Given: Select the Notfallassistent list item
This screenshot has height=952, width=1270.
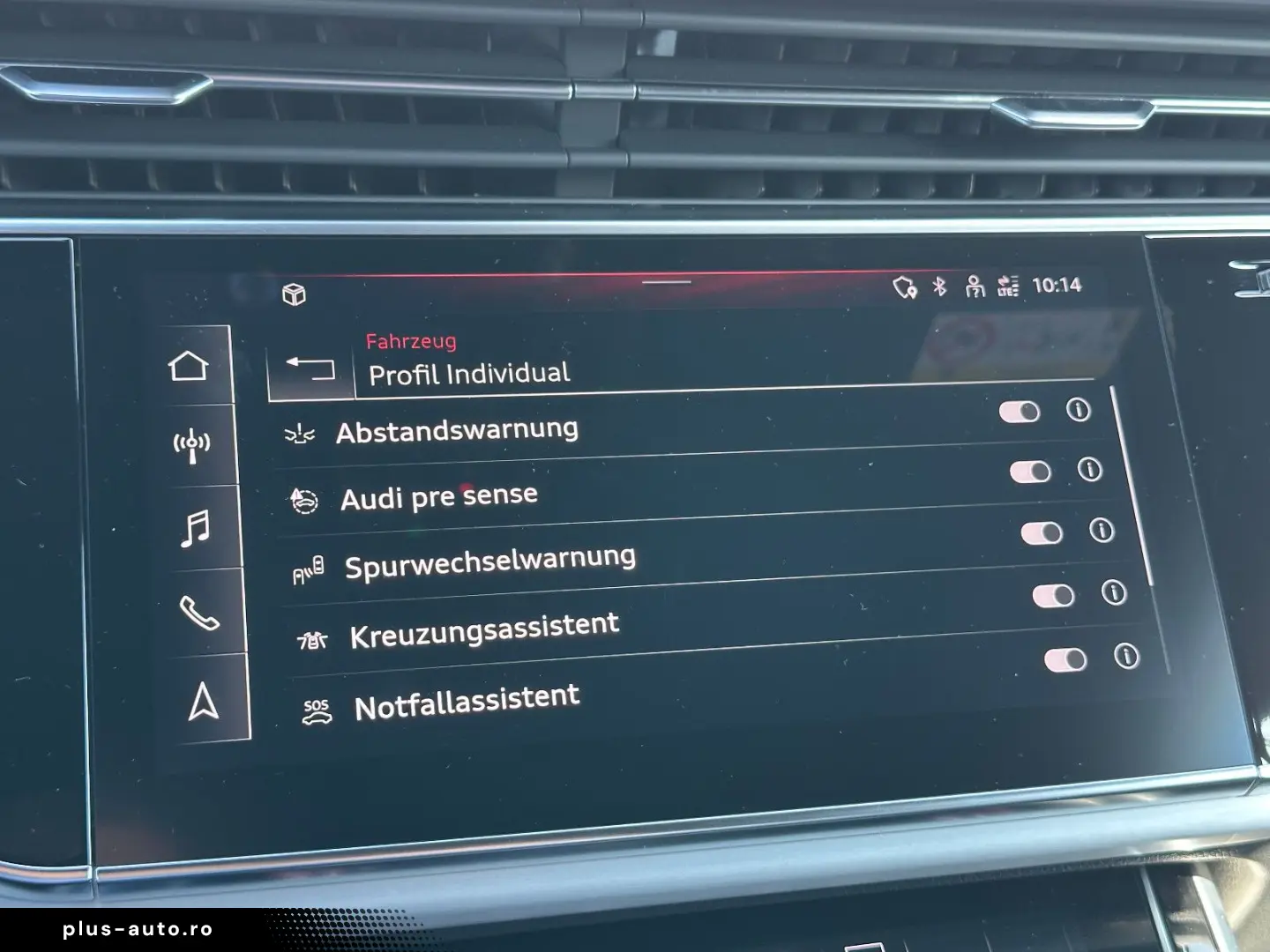Looking at the screenshot, I should click(x=466, y=696).
